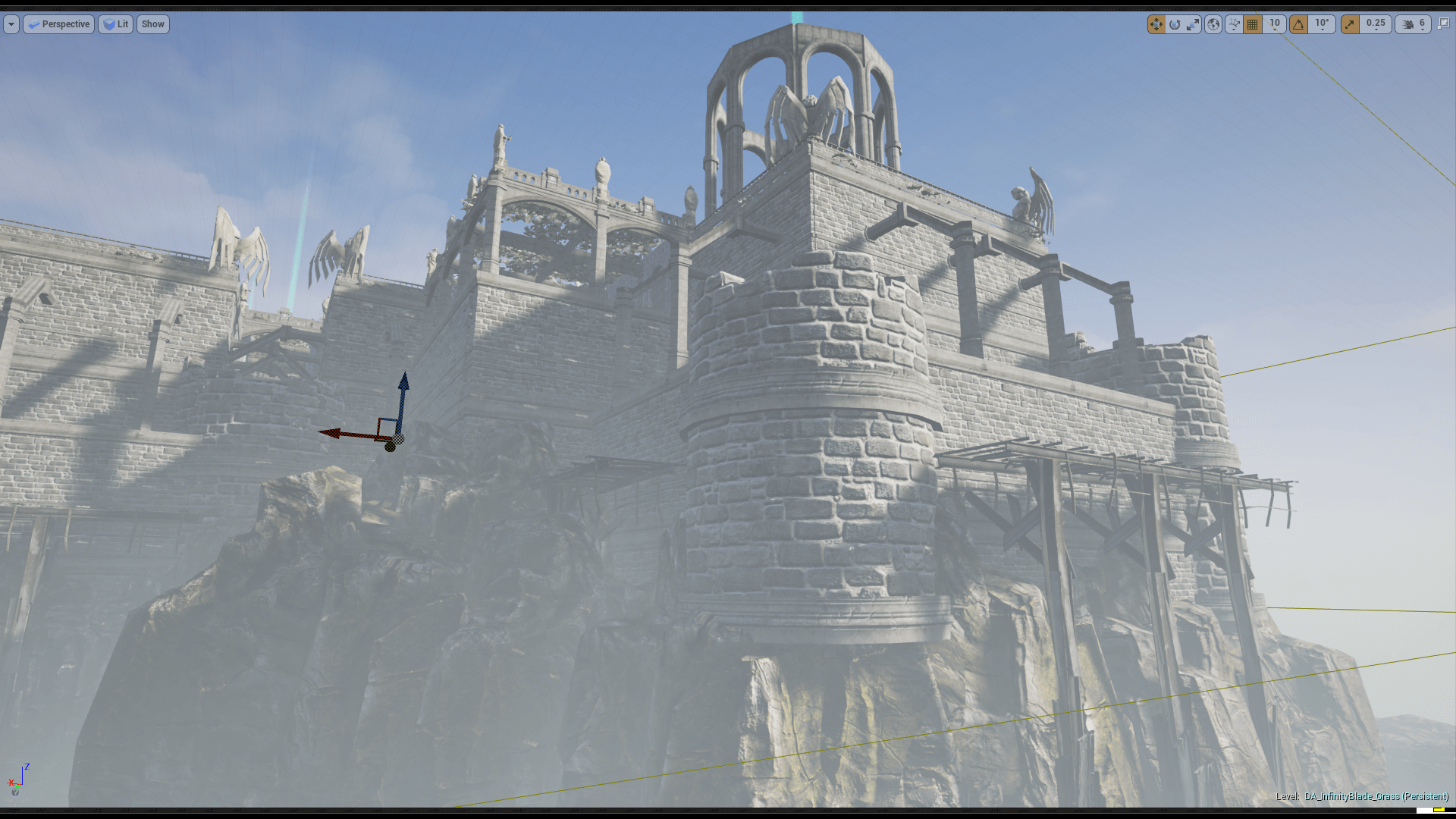The height and width of the screenshot is (819, 1456).
Task: Open the Show flags menu
Action: tap(152, 24)
